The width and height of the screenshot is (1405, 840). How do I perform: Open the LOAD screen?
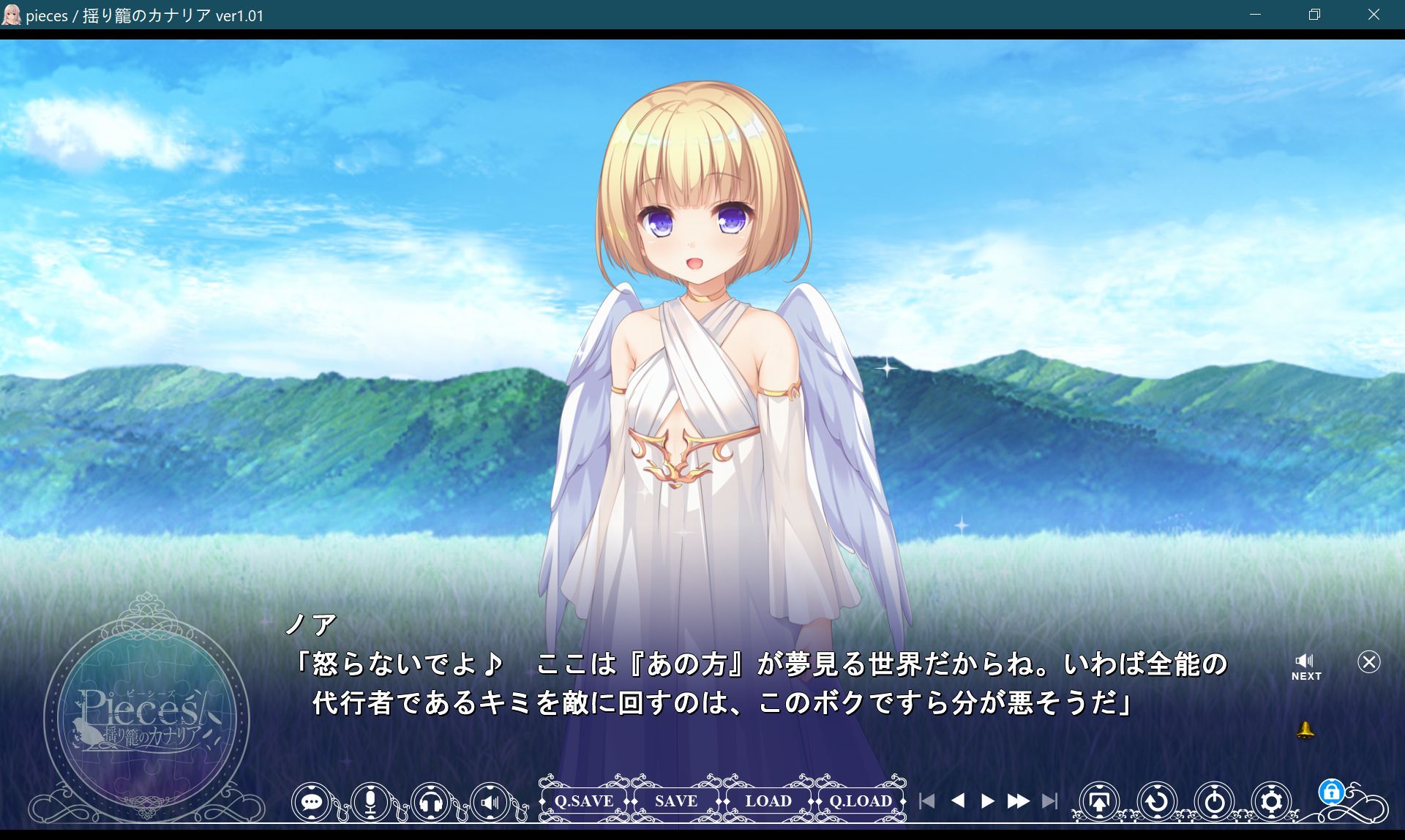(x=768, y=800)
